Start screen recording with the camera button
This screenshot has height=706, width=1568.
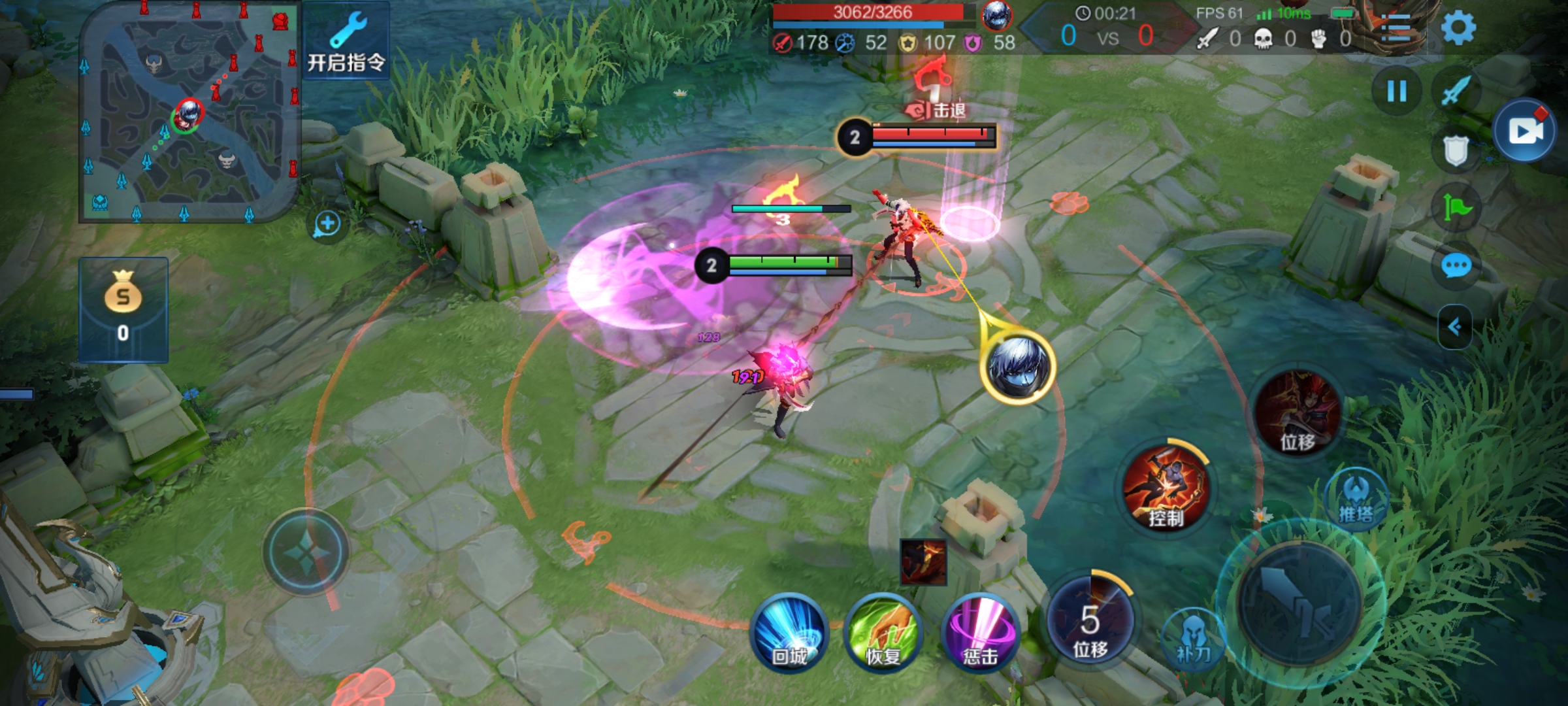tap(1525, 131)
